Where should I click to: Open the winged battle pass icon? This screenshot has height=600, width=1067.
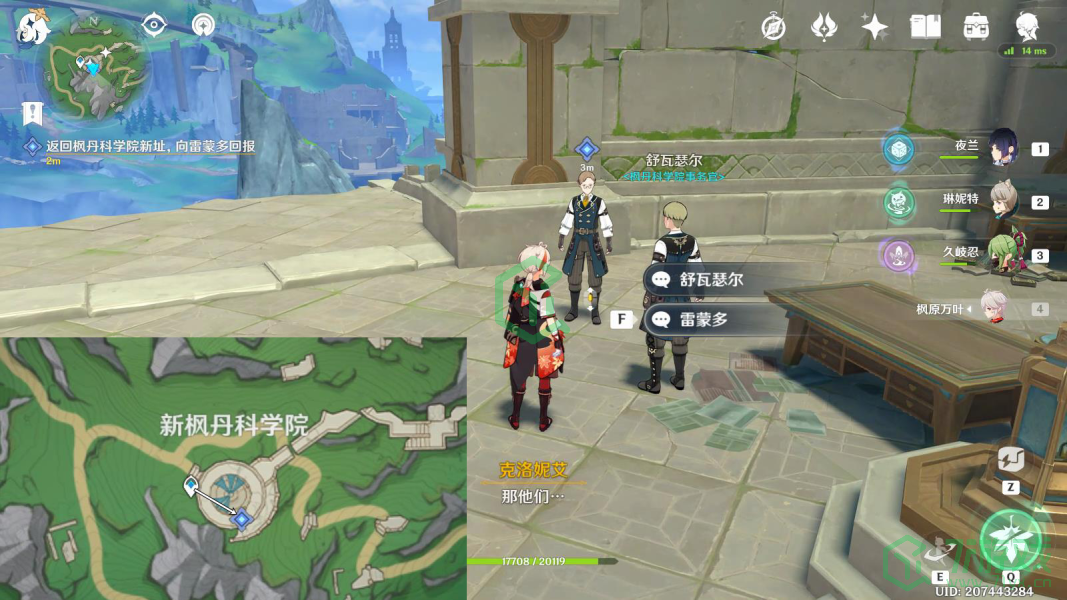(x=824, y=27)
